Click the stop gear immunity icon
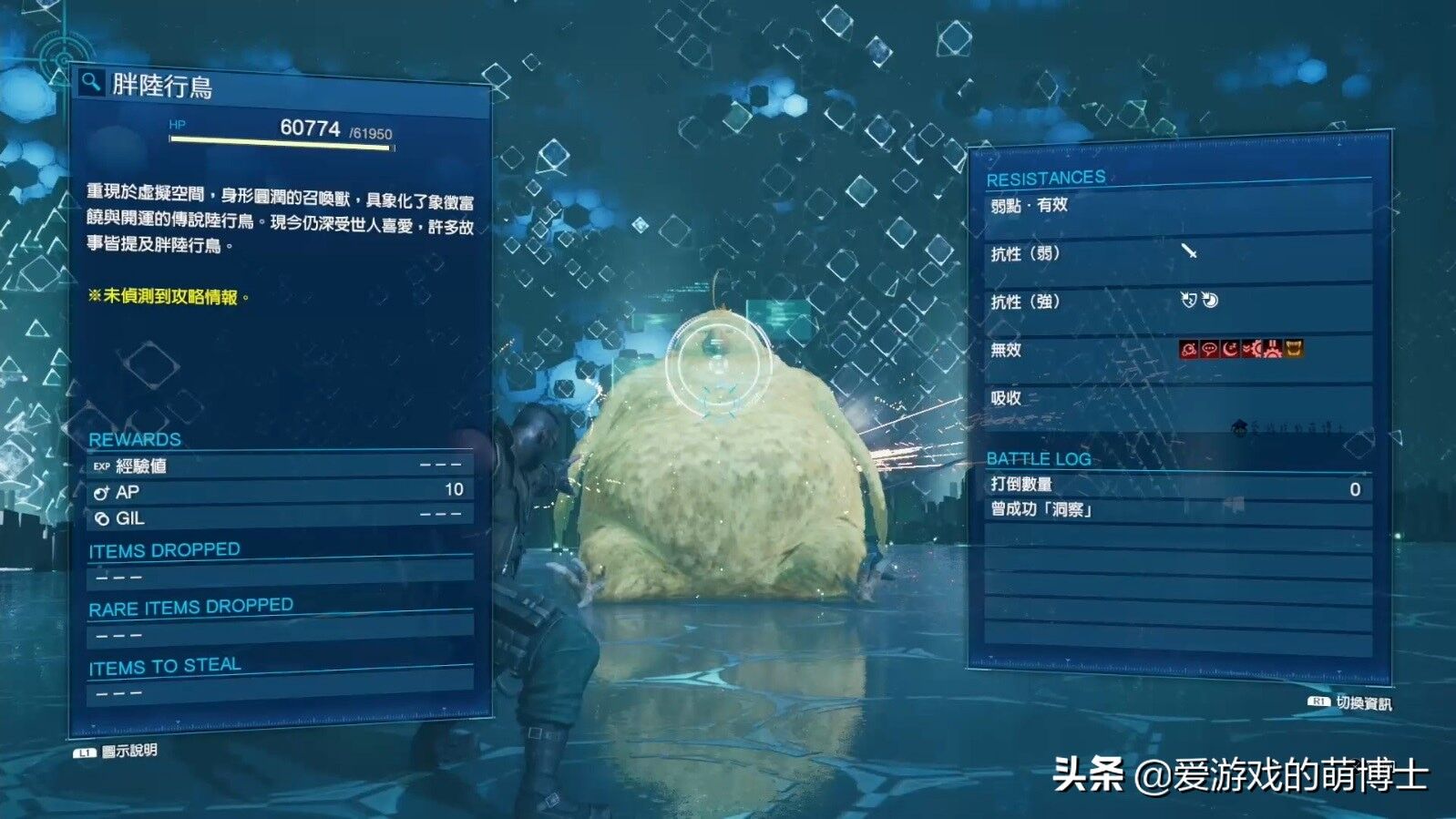Image resolution: width=1456 pixels, height=819 pixels. coord(1273,349)
